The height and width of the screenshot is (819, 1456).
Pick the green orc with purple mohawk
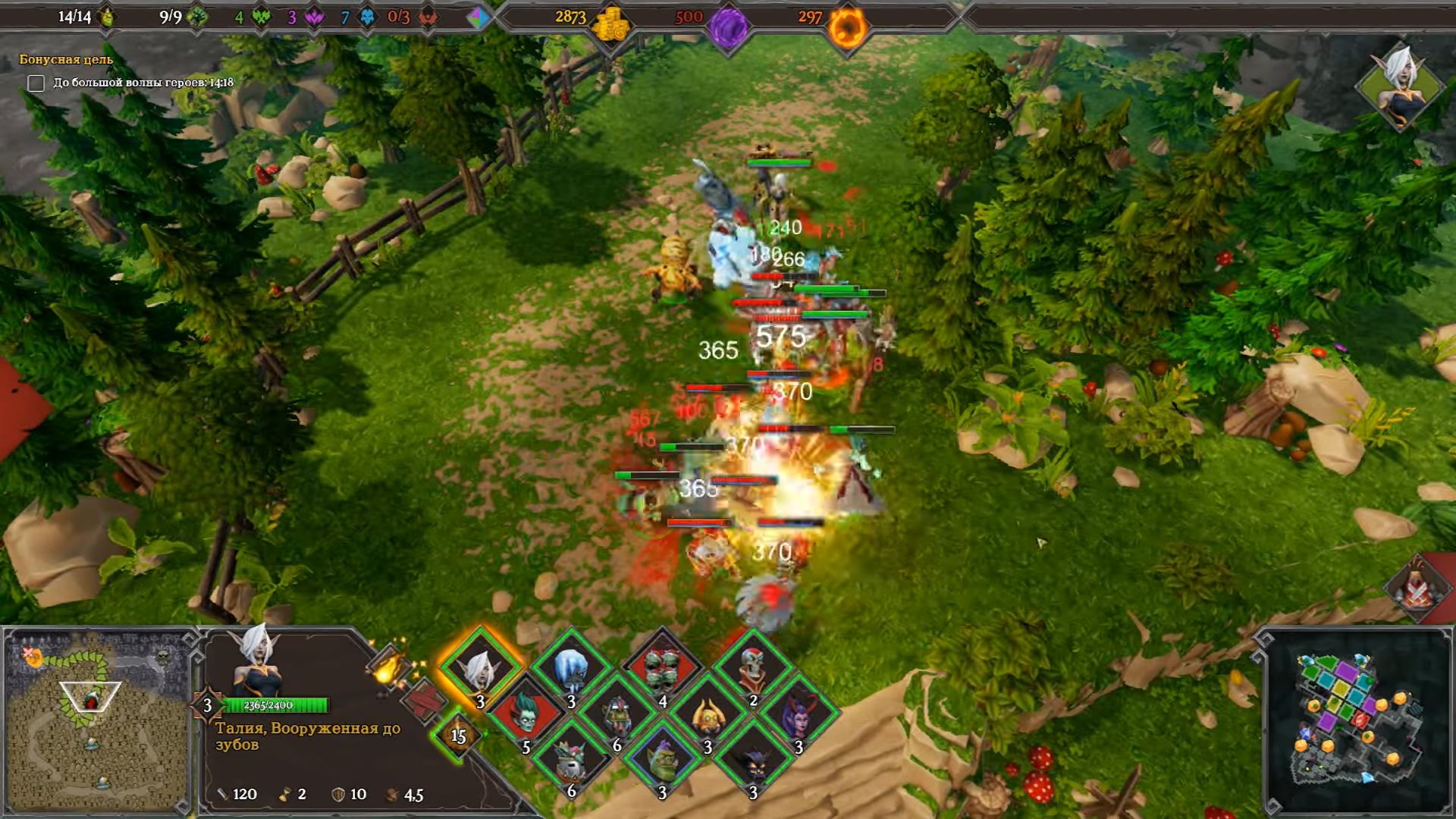(x=662, y=761)
